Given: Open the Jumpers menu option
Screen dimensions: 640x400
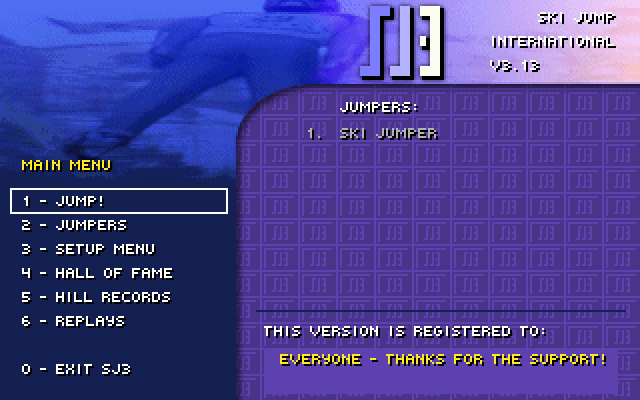Looking at the screenshot, I should (75, 225).
